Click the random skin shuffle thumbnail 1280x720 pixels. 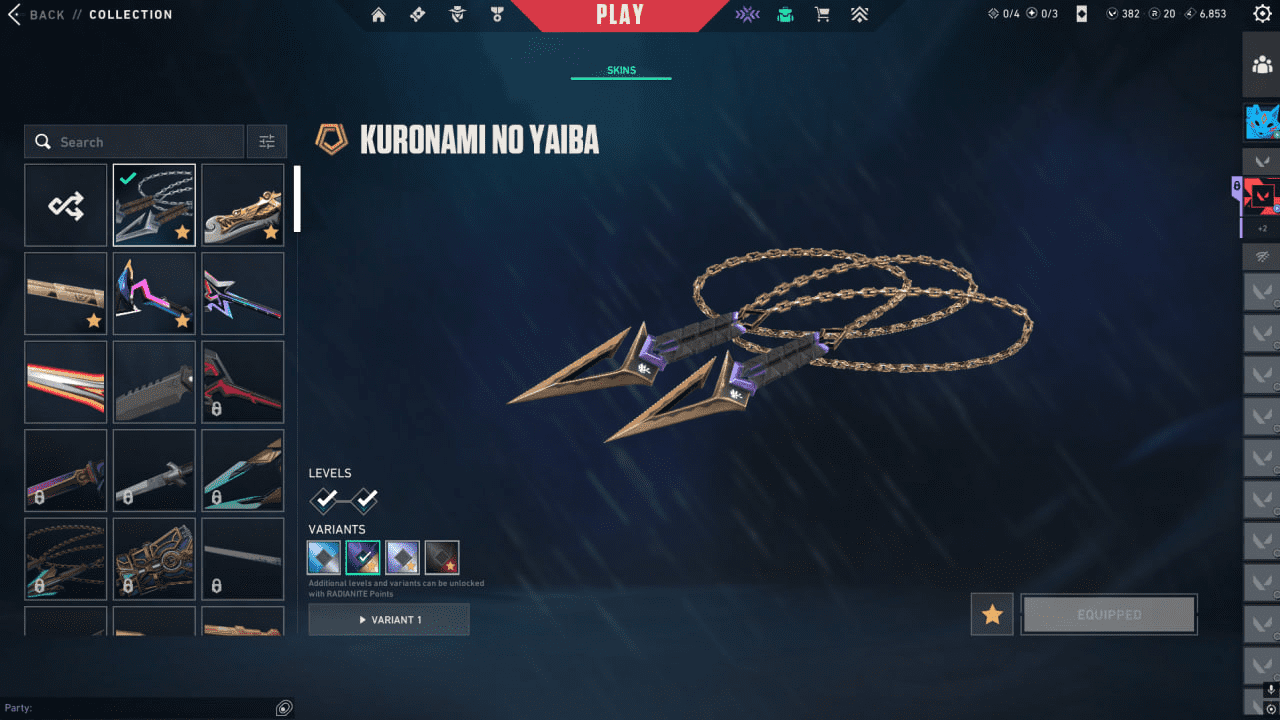(x=65, y=205)
